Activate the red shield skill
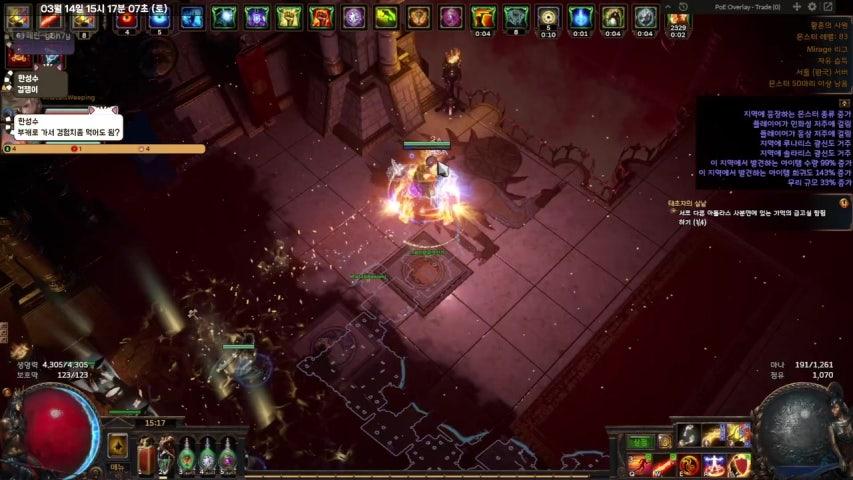 point(739,464)
